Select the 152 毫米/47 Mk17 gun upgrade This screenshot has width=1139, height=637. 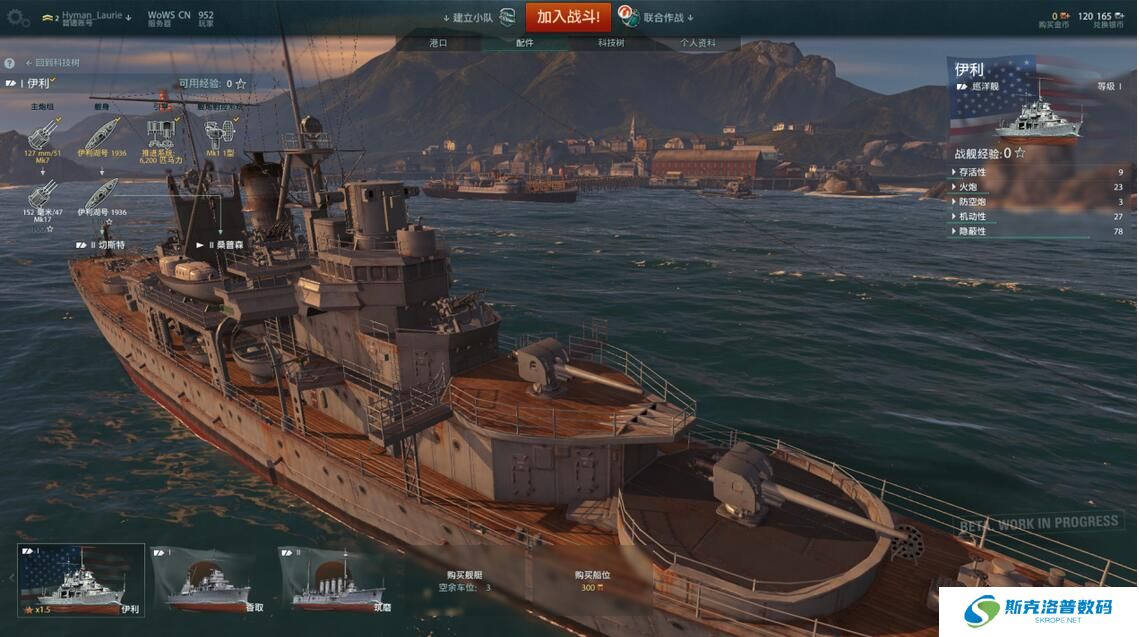(42, 196)
